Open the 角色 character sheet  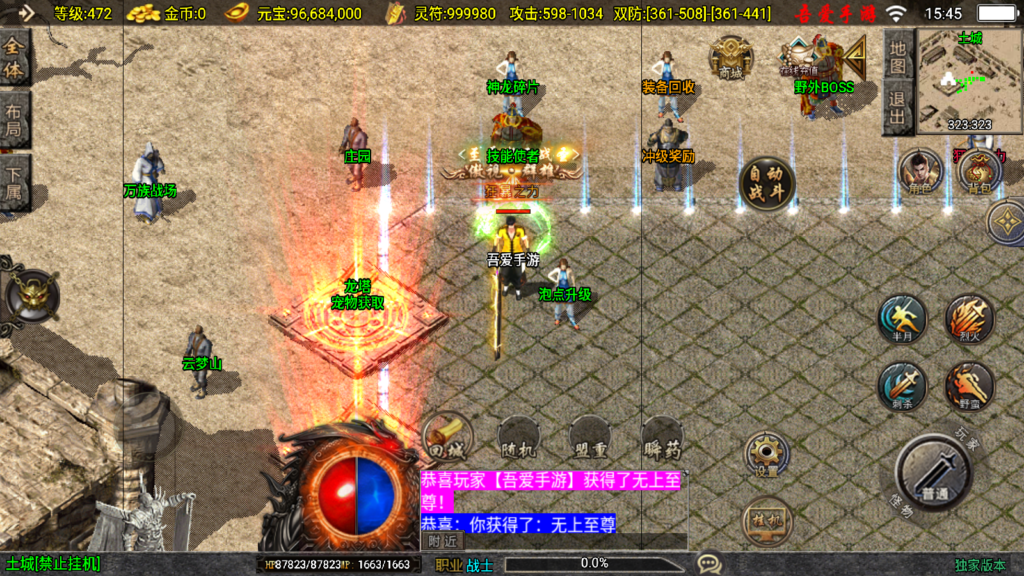(x=920, y=172)
